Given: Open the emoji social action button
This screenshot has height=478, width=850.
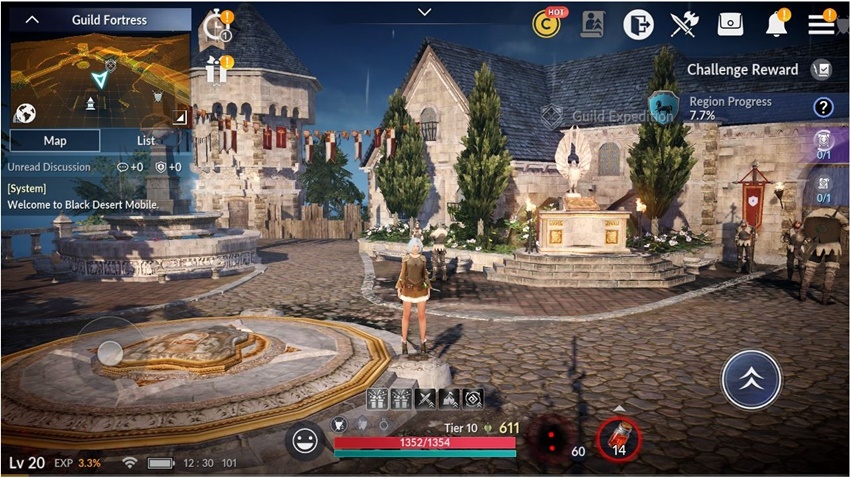Looking at the screenshot, I should [304, 440].
